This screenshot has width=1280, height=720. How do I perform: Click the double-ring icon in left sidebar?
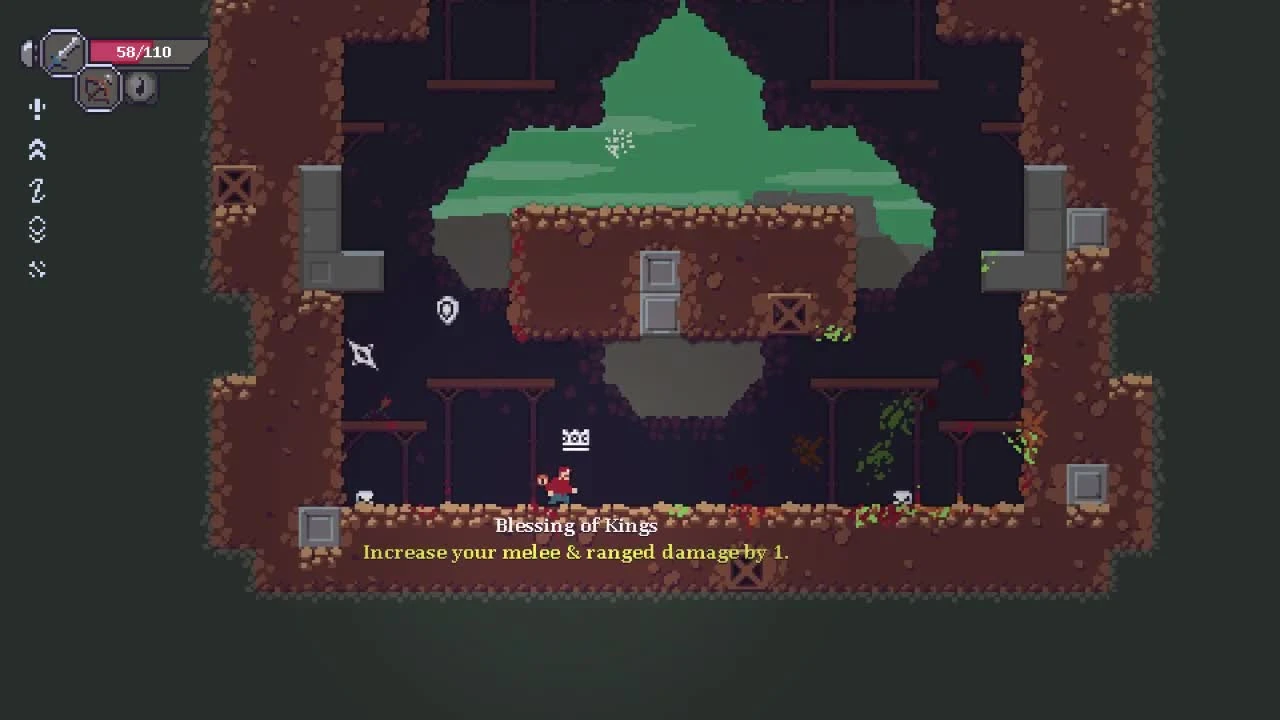pyautogui.click(x=37, y=230)
